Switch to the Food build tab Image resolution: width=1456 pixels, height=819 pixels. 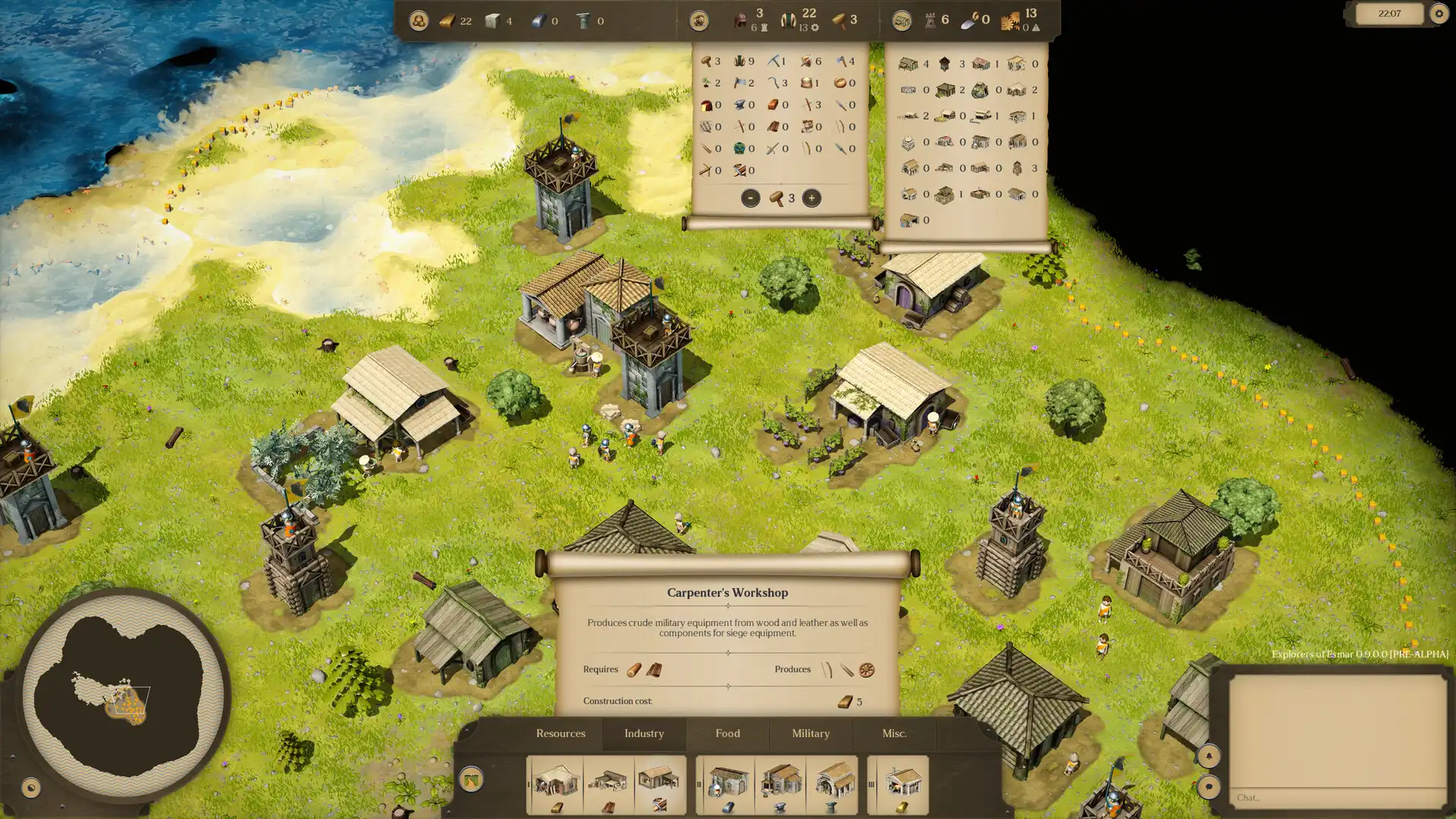point(726,733)
